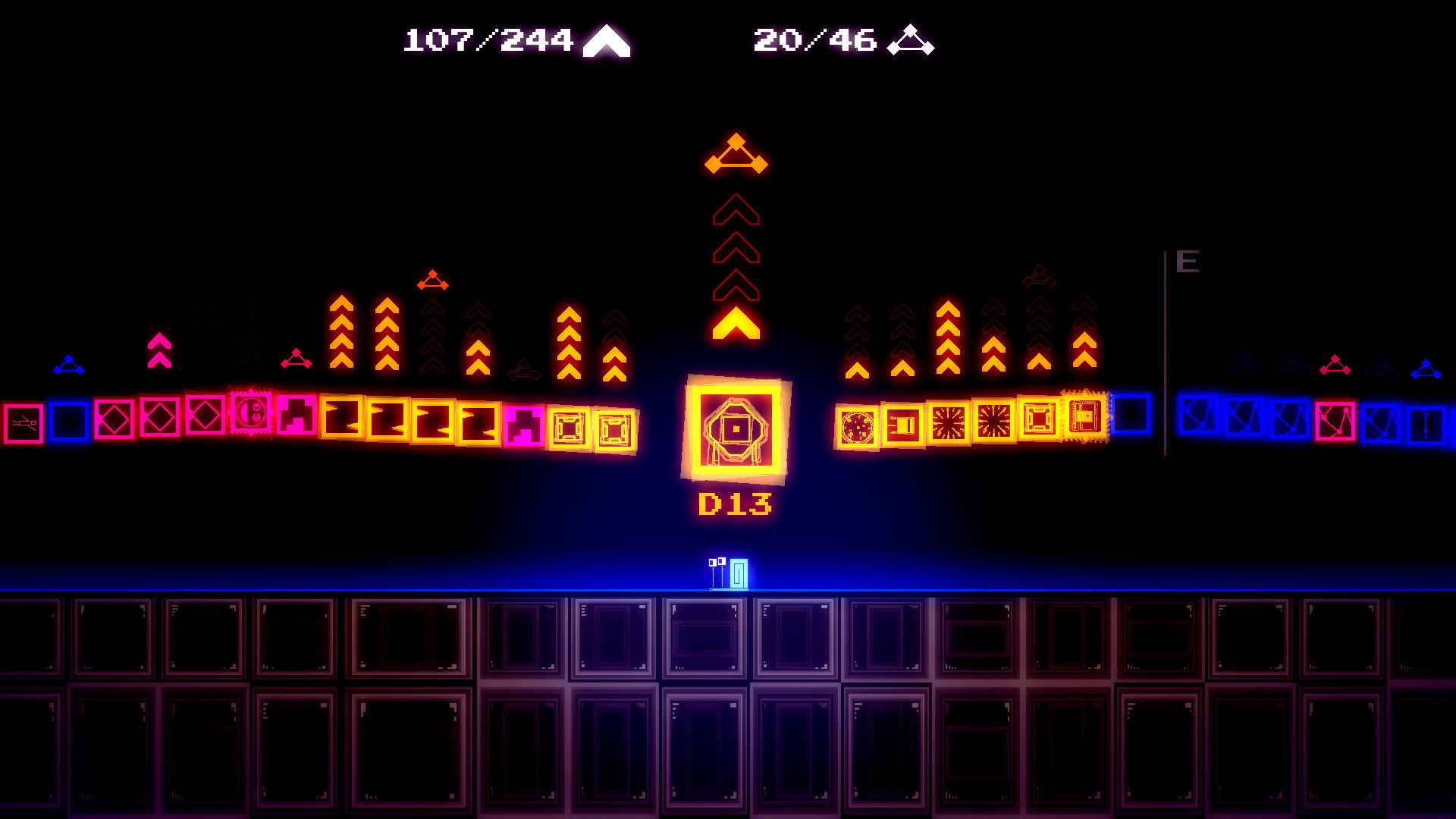Viewport: 1456px width, 819px height.
Task: Select the leftmost pink level tile with crossed lines
Action: pos(23,422)
